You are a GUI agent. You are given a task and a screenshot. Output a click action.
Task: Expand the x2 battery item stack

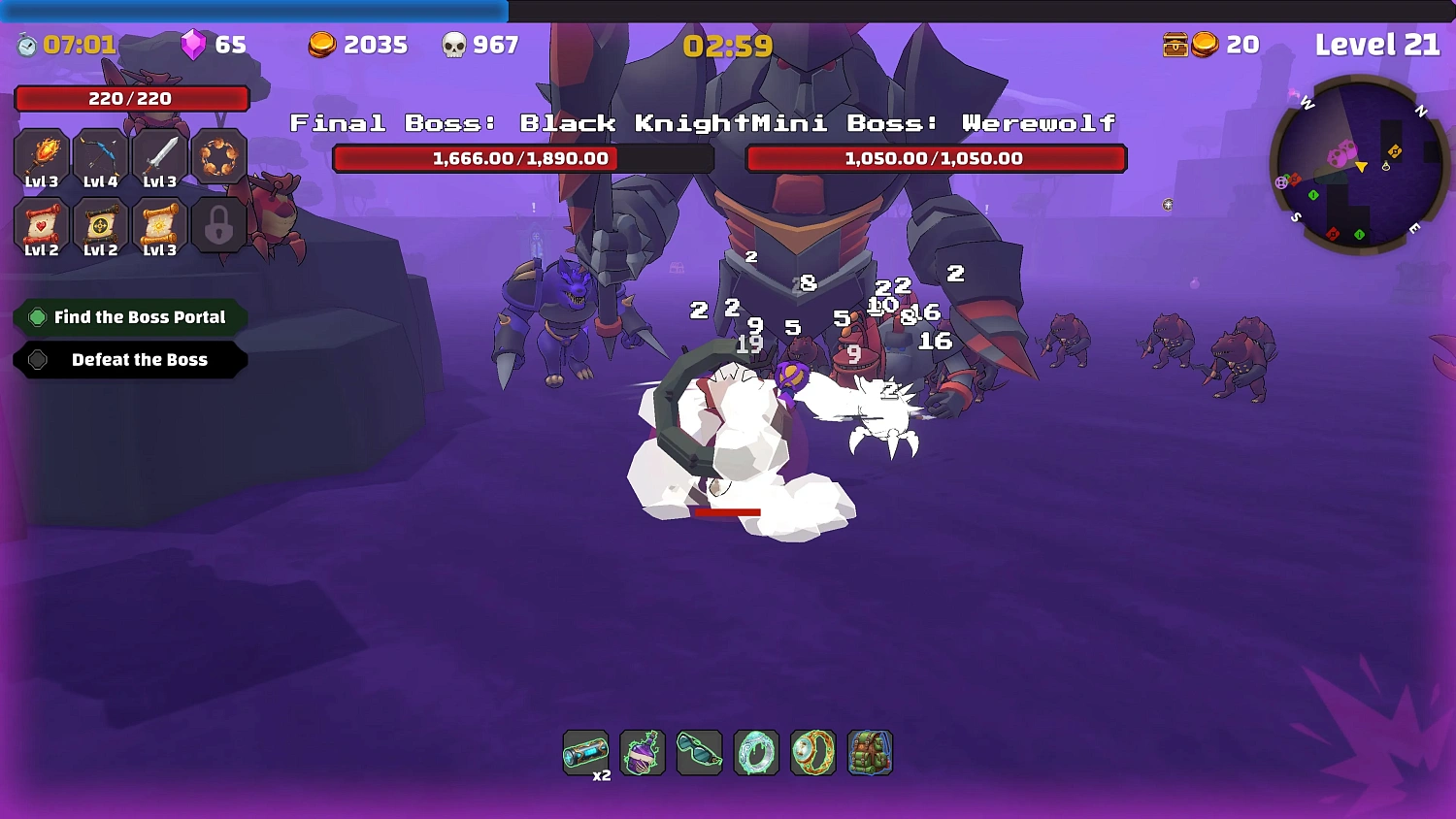pos(586,753)
